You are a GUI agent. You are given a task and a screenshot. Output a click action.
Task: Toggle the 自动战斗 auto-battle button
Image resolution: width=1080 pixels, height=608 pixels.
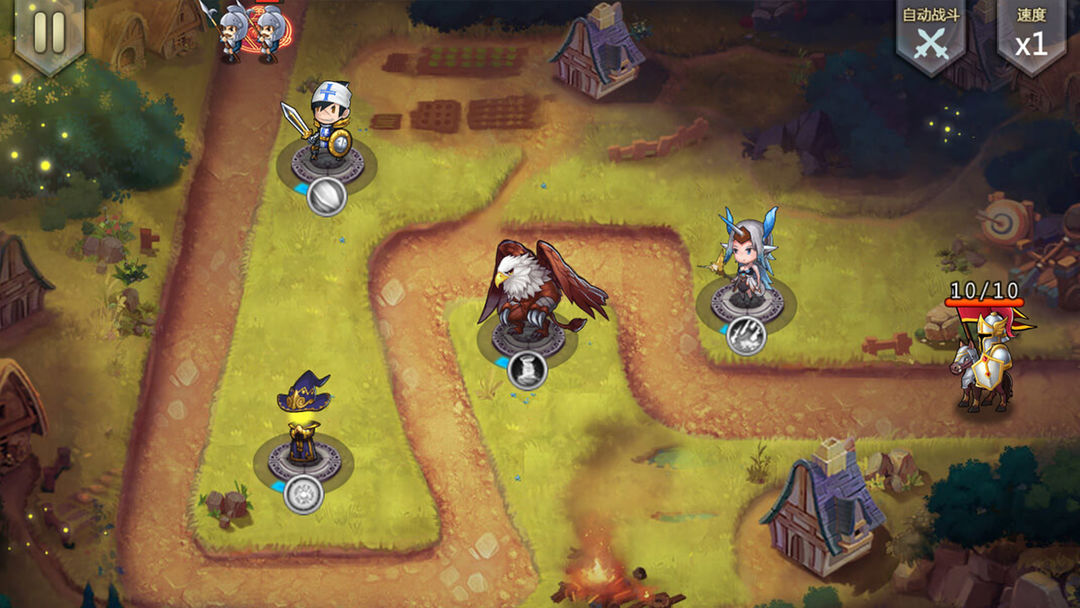coord(931,36)
